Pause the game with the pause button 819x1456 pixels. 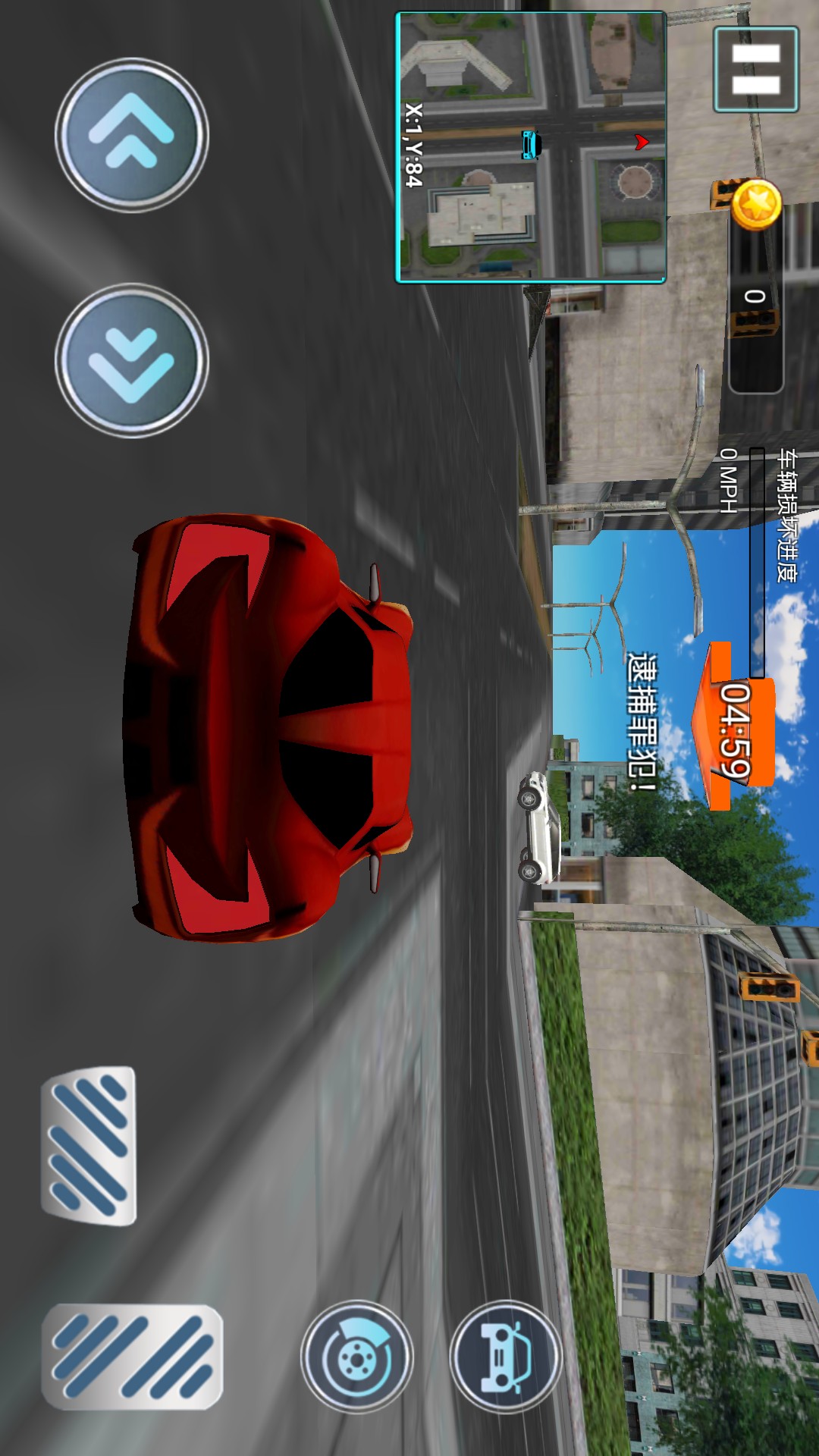[755, 70]
